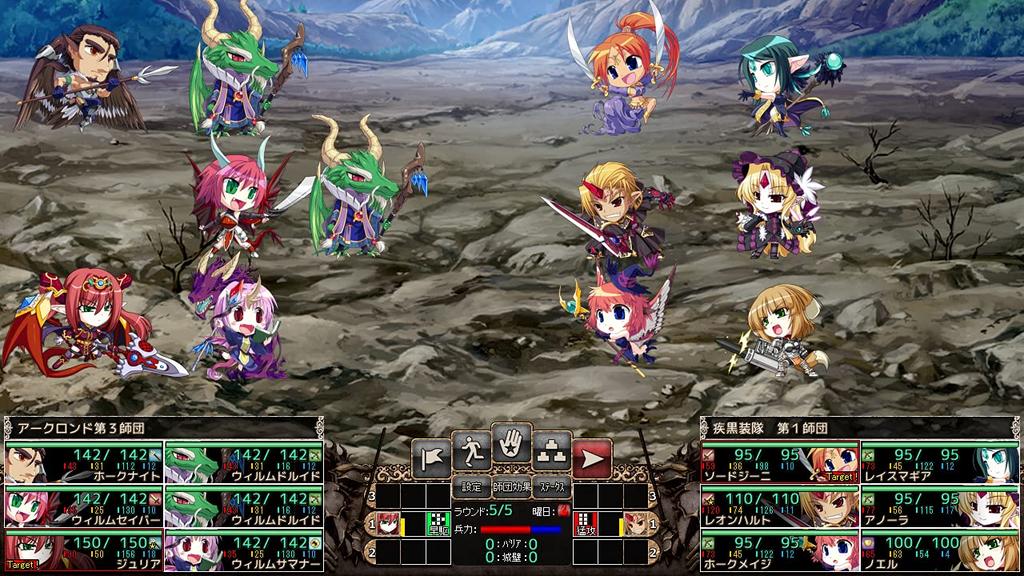Select the レイスマギア enemy panel
The image size is (1024, 576).
(x=940, y=462)
